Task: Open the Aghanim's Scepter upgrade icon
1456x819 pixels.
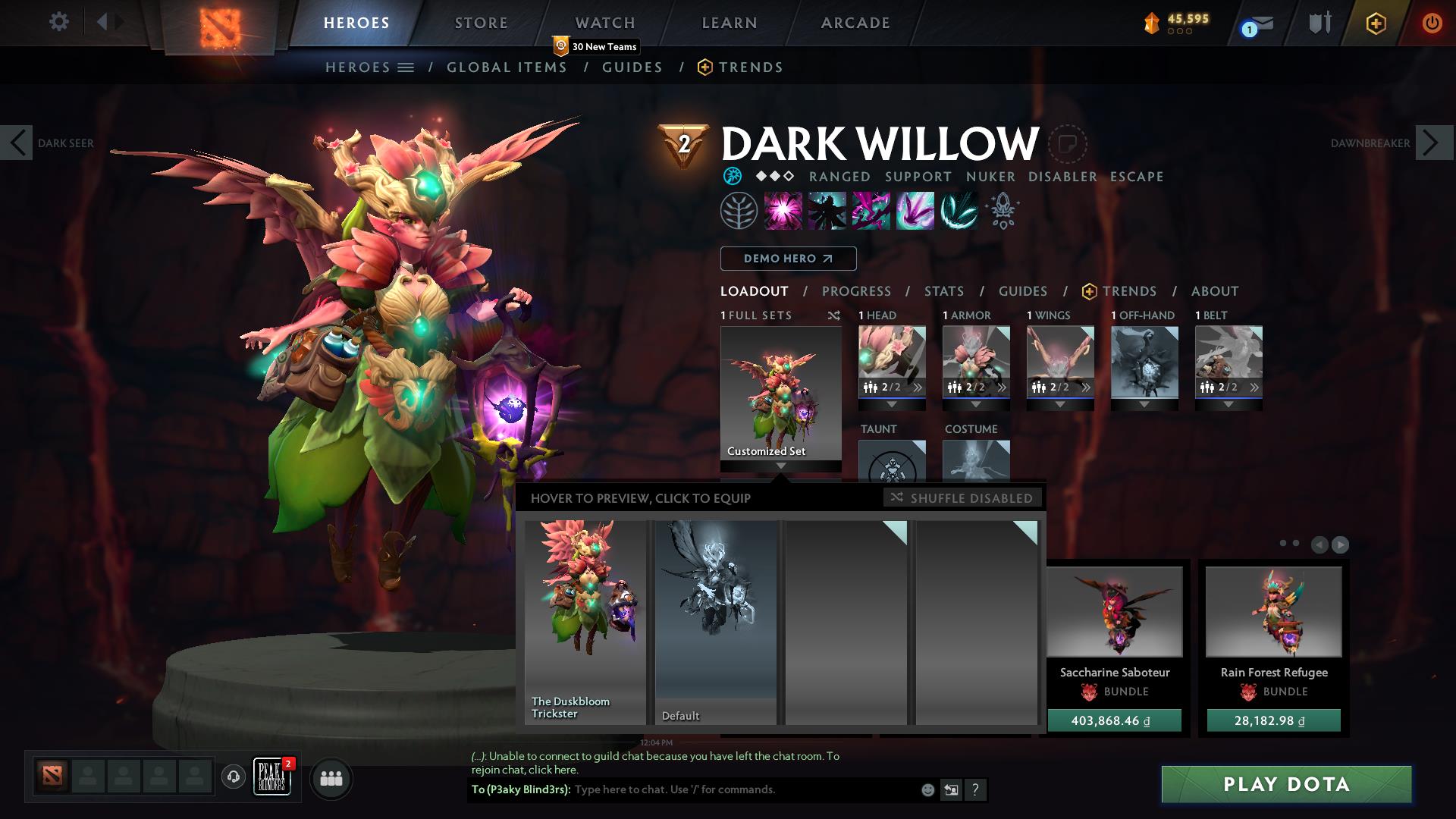Action: click(1001, 211)
